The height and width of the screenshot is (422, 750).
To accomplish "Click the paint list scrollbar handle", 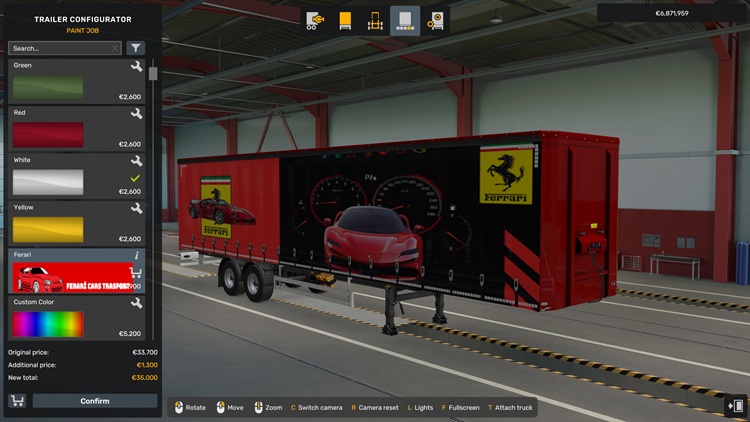I will pos(153,73).
